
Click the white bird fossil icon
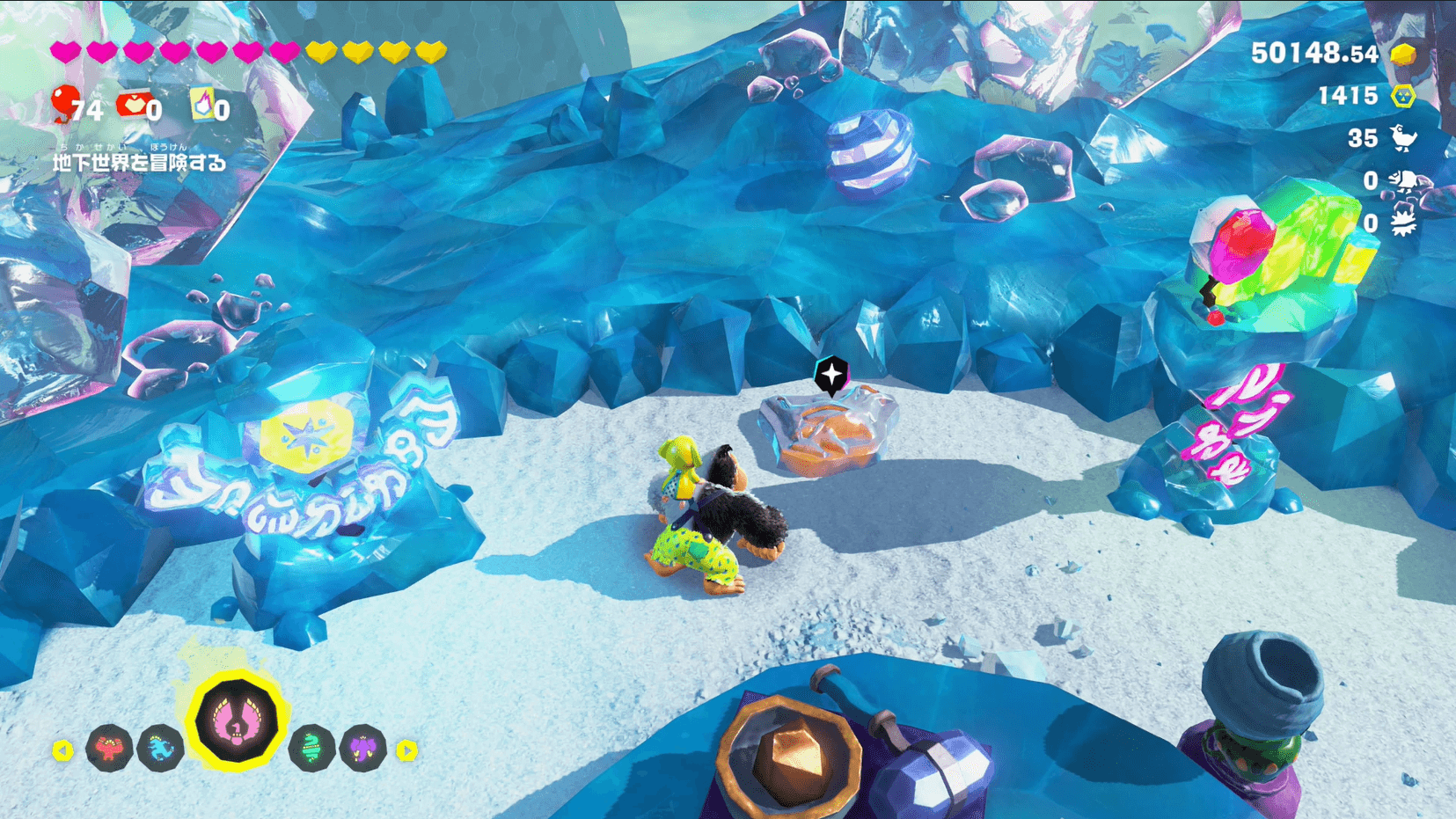(1403, 138)
